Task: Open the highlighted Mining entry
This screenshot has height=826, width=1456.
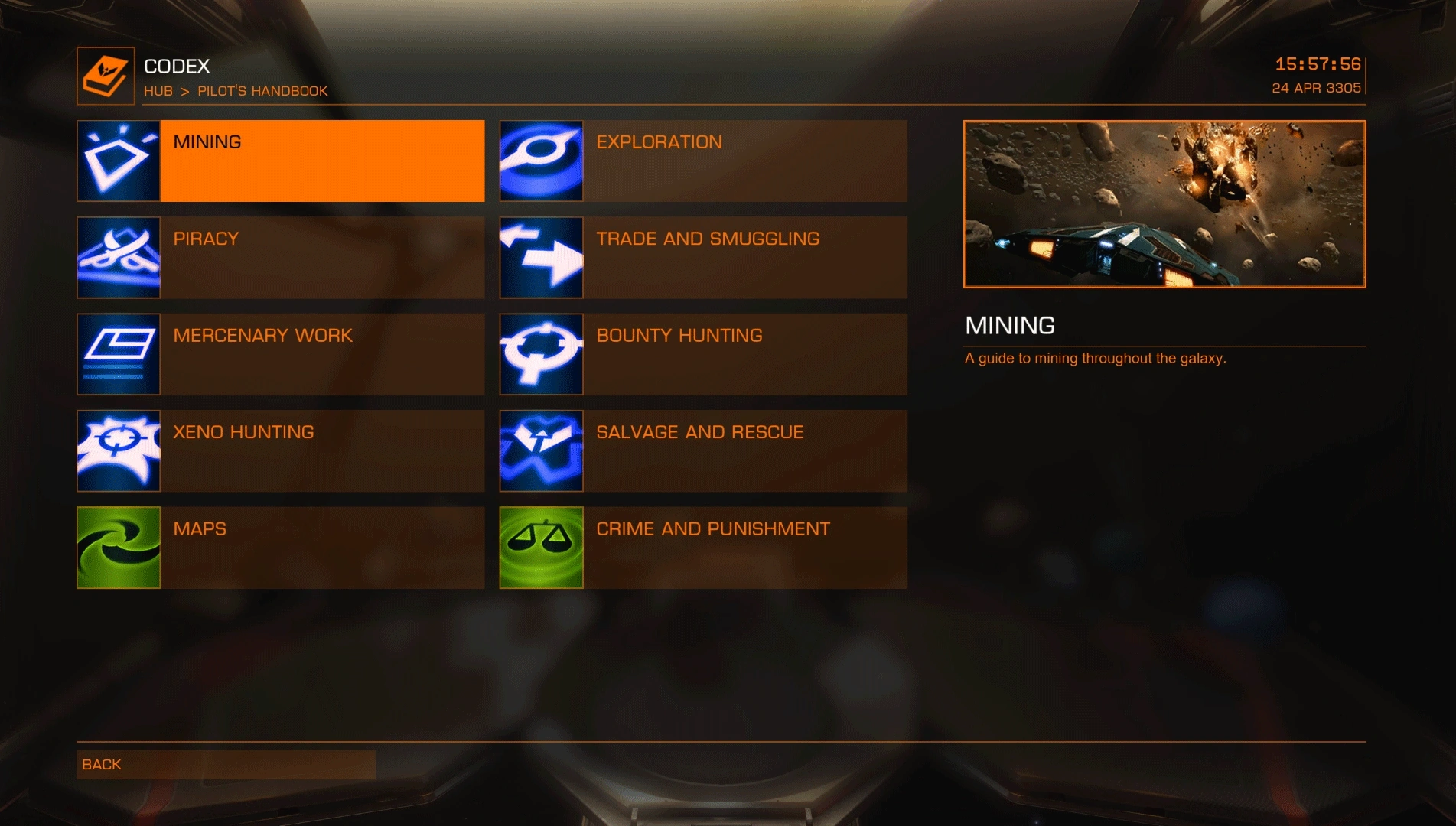Action: click(321, 161)
